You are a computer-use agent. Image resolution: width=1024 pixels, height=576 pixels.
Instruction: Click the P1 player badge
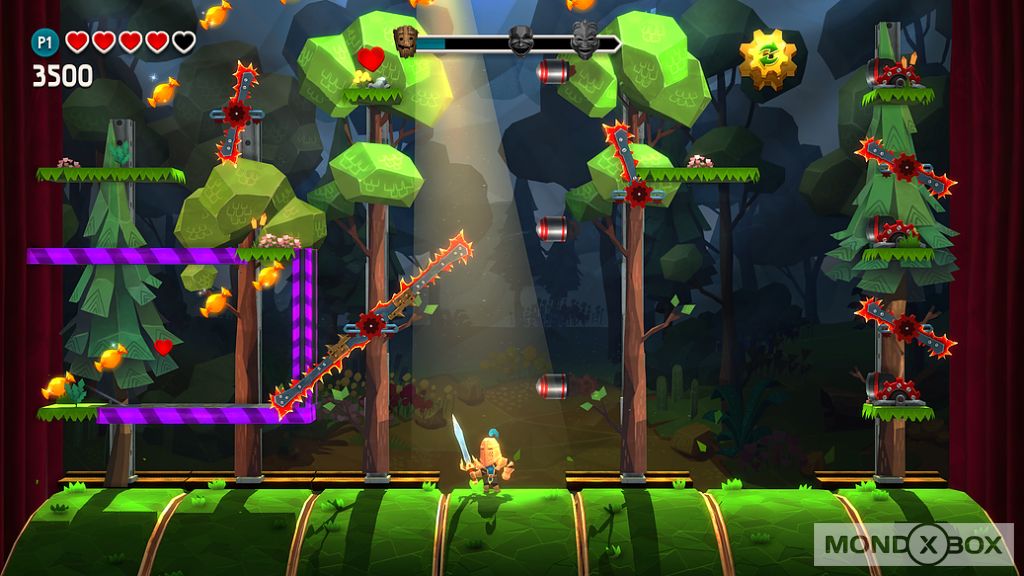click(45, 41)
